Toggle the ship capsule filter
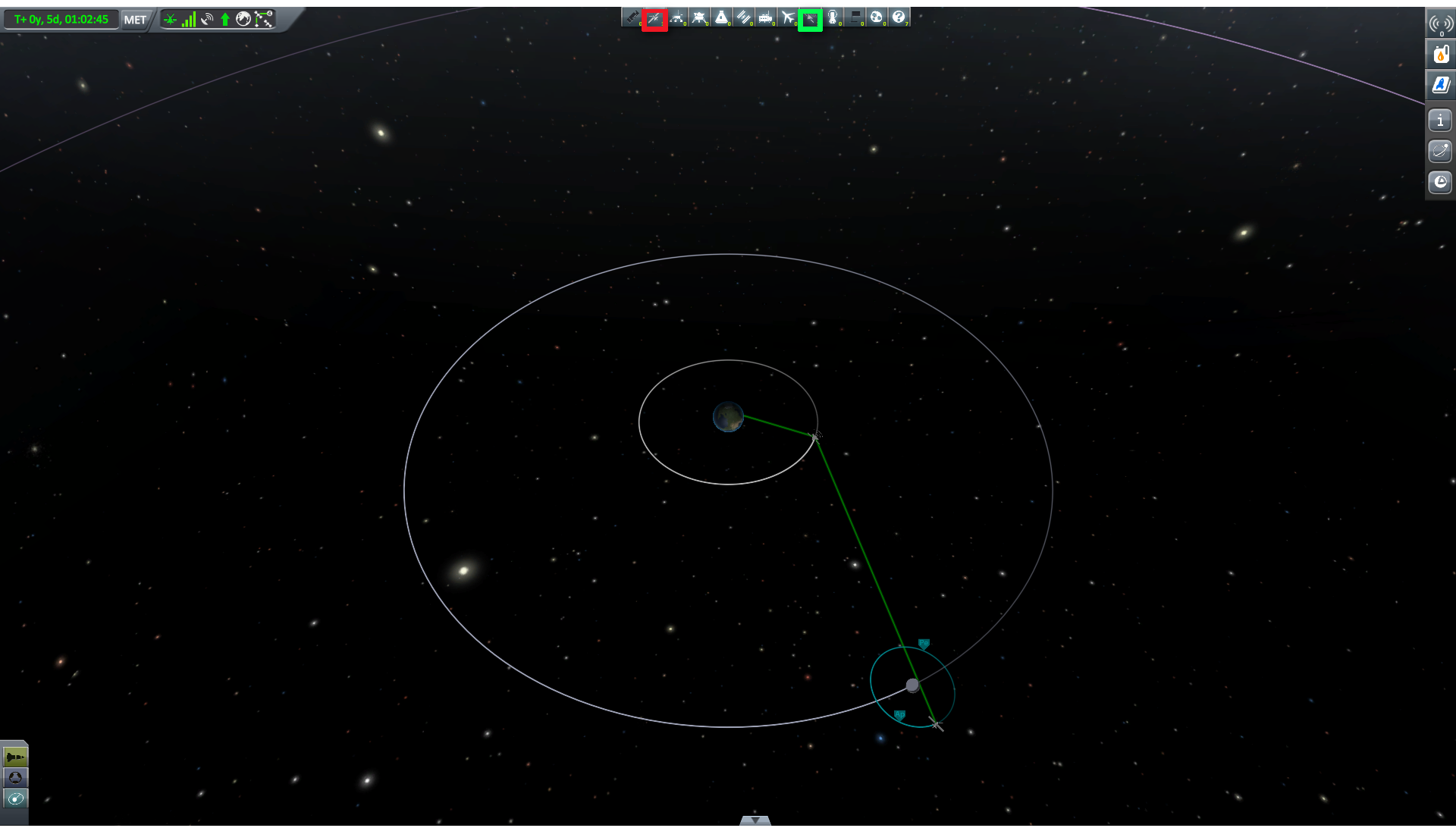This screenshot has width=1456, height=828. point(721,17)
